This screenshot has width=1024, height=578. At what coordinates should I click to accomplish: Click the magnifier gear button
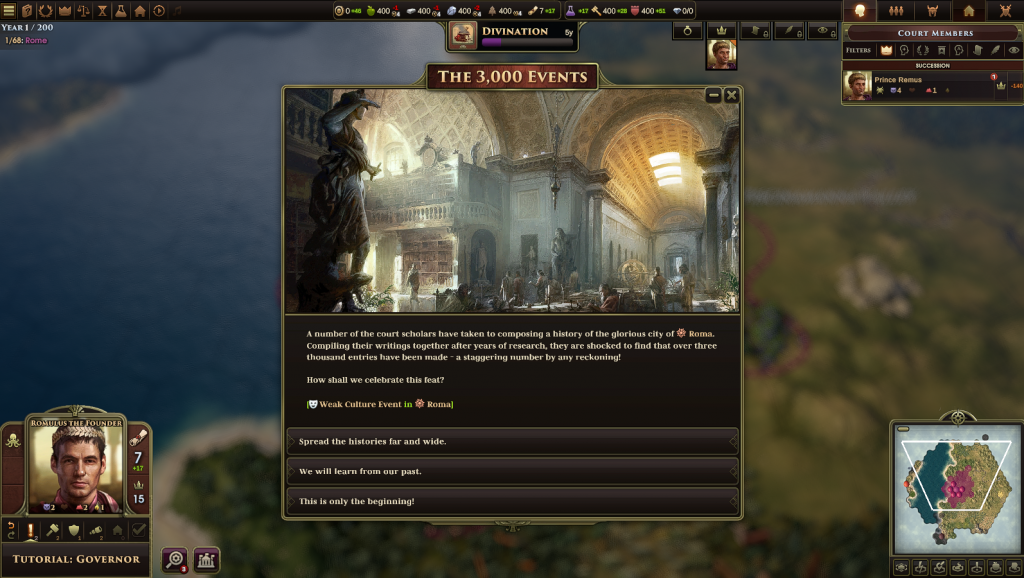pos(175,560)
